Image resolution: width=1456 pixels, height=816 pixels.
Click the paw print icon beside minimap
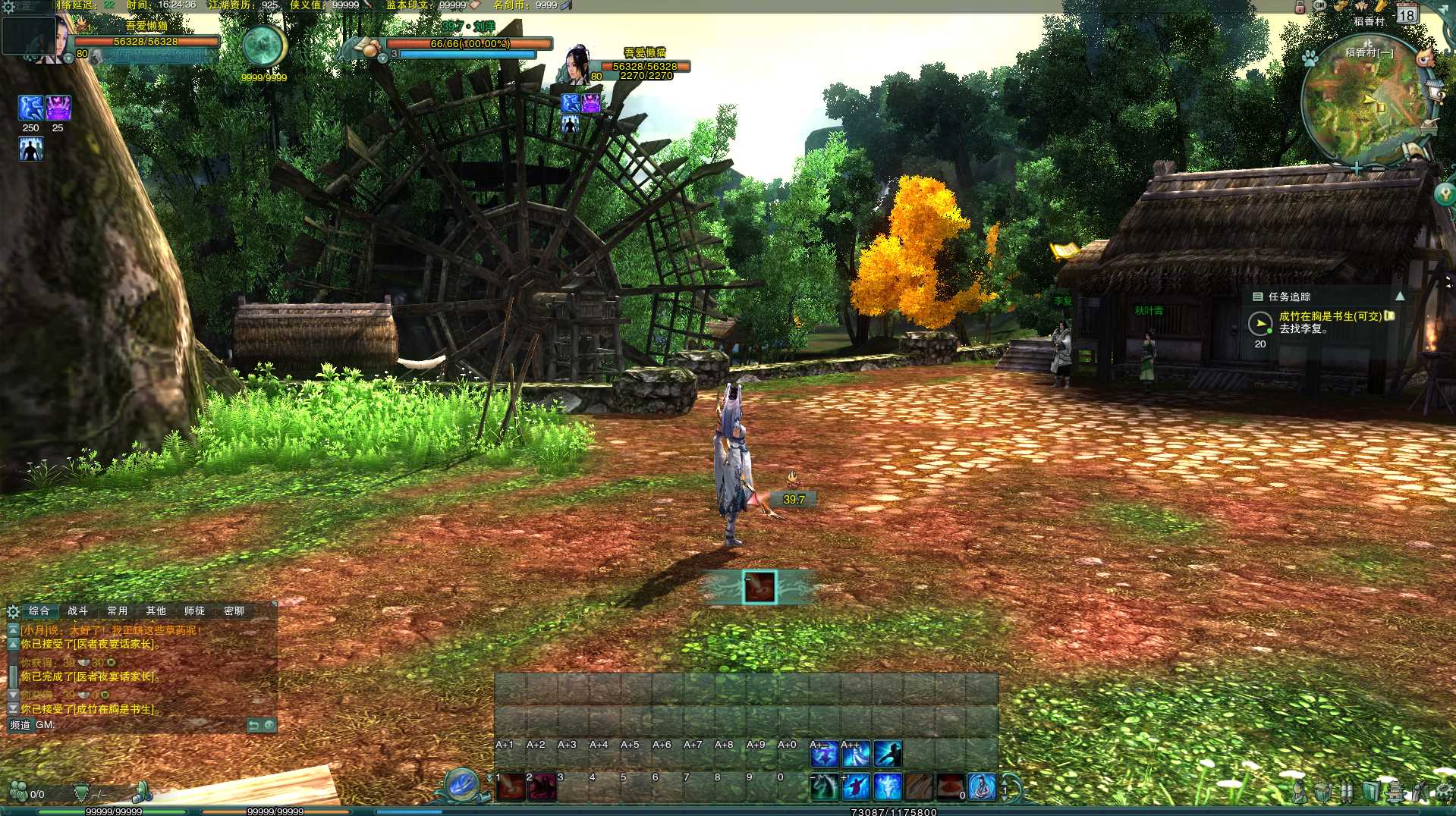(1310, 58)
